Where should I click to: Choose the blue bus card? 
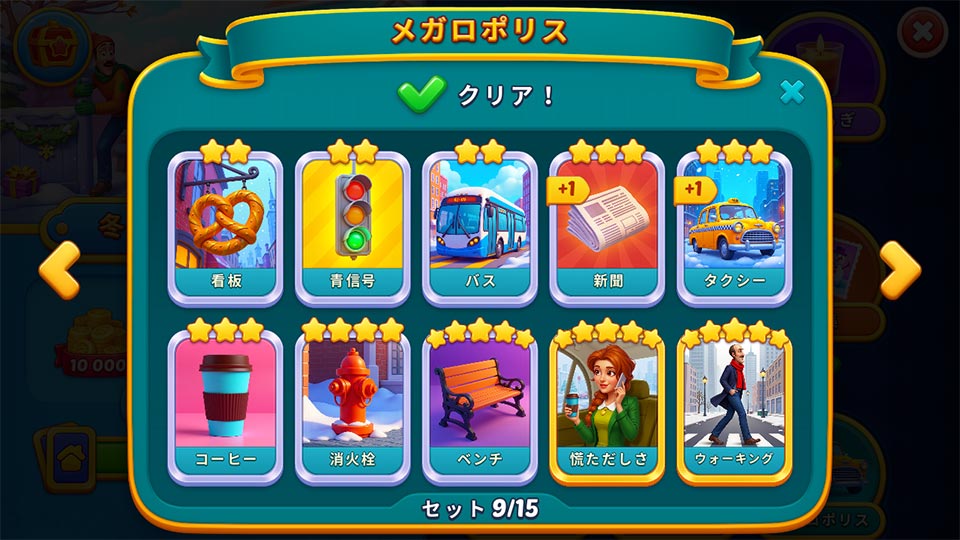pyautogui.click(x=479, y=226)
